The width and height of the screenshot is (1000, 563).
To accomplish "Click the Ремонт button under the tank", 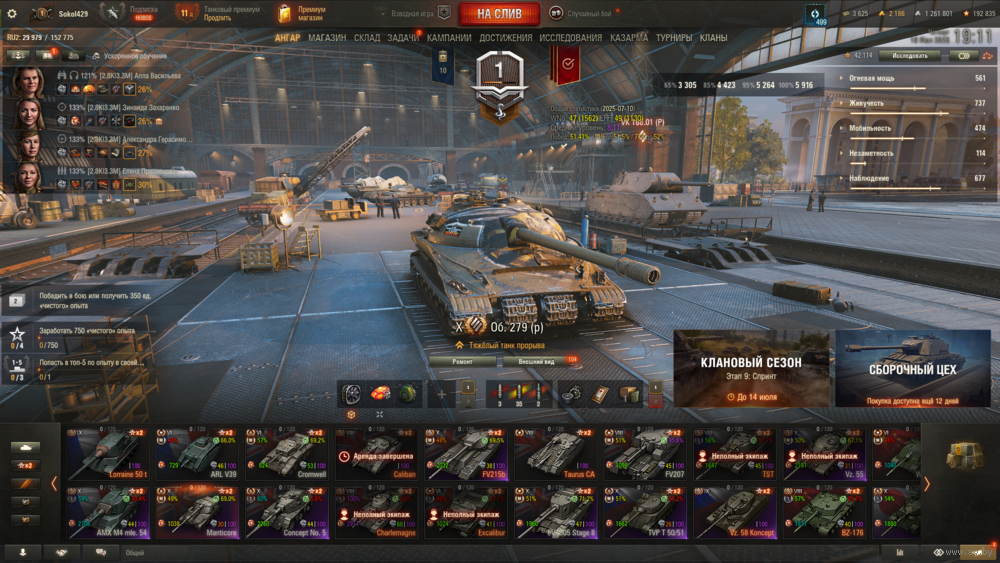I will pyautogui.click(x=462, y=360).
